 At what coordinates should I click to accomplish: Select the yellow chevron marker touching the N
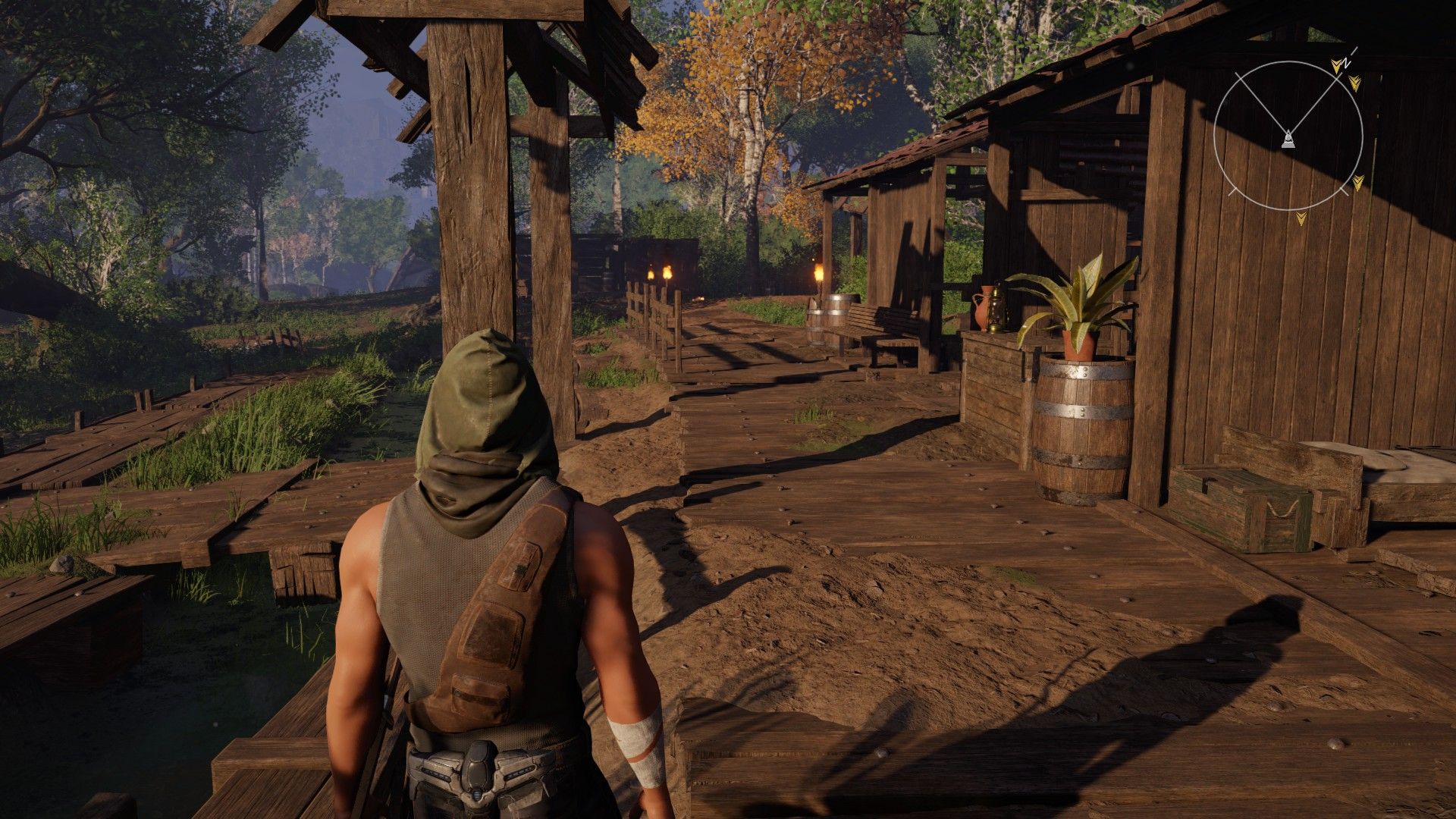pyautogui.click(x=1338, y=65)
